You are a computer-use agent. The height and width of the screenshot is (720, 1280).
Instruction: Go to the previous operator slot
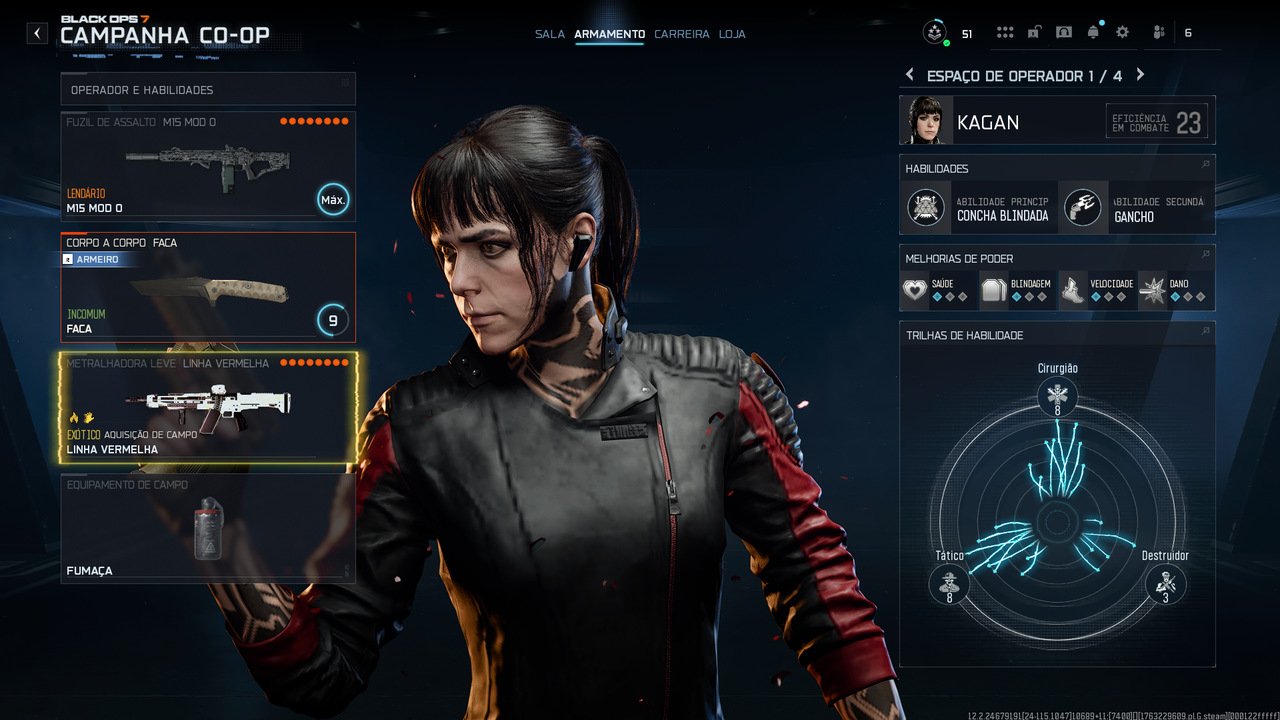pyautogui.click(x=910, y=75)
